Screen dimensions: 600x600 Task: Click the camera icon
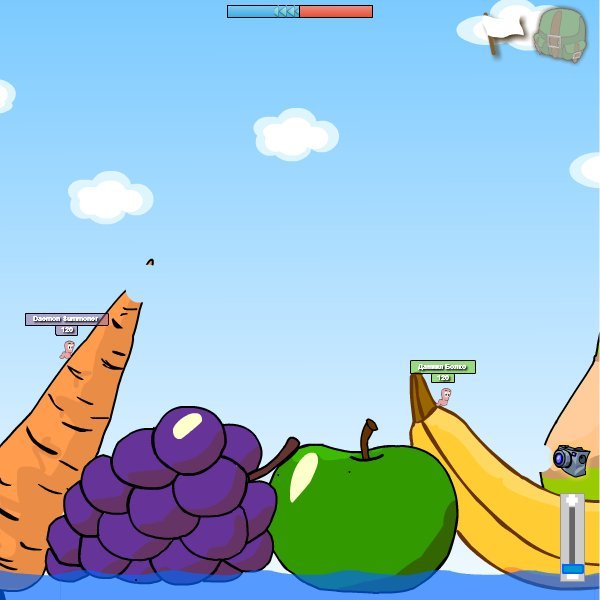571,459
